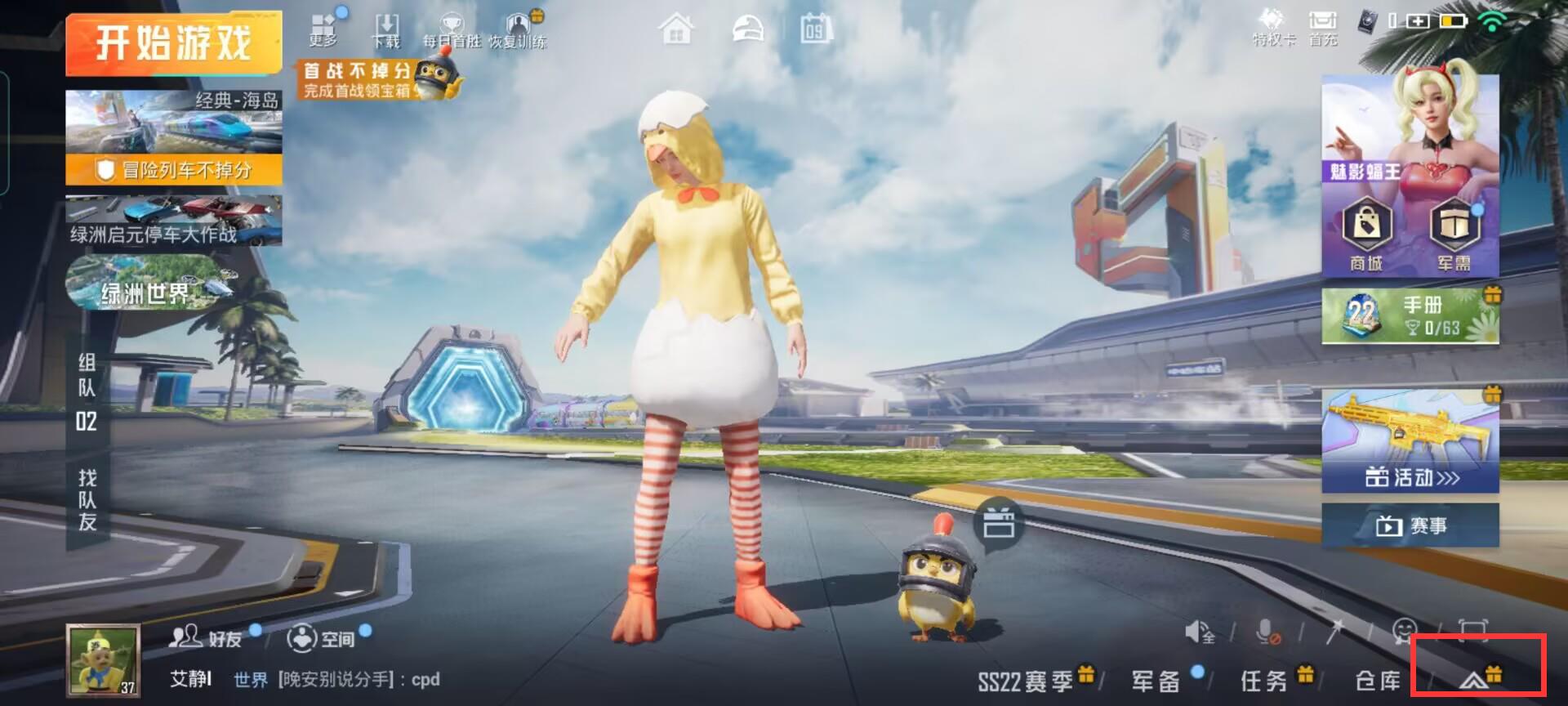Open the 商城 shop

click(x=1367, y=234)
